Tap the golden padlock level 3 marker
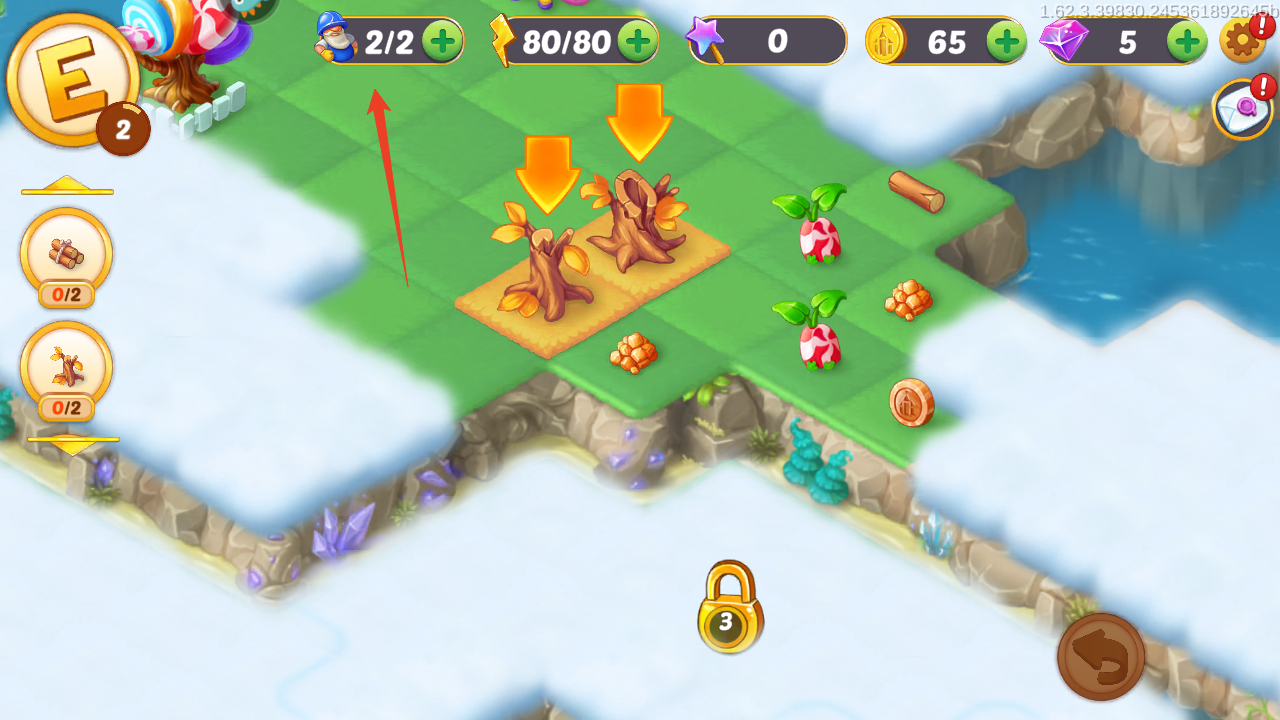The height and width of the screenshot is (720, 1280). point(728,609)
